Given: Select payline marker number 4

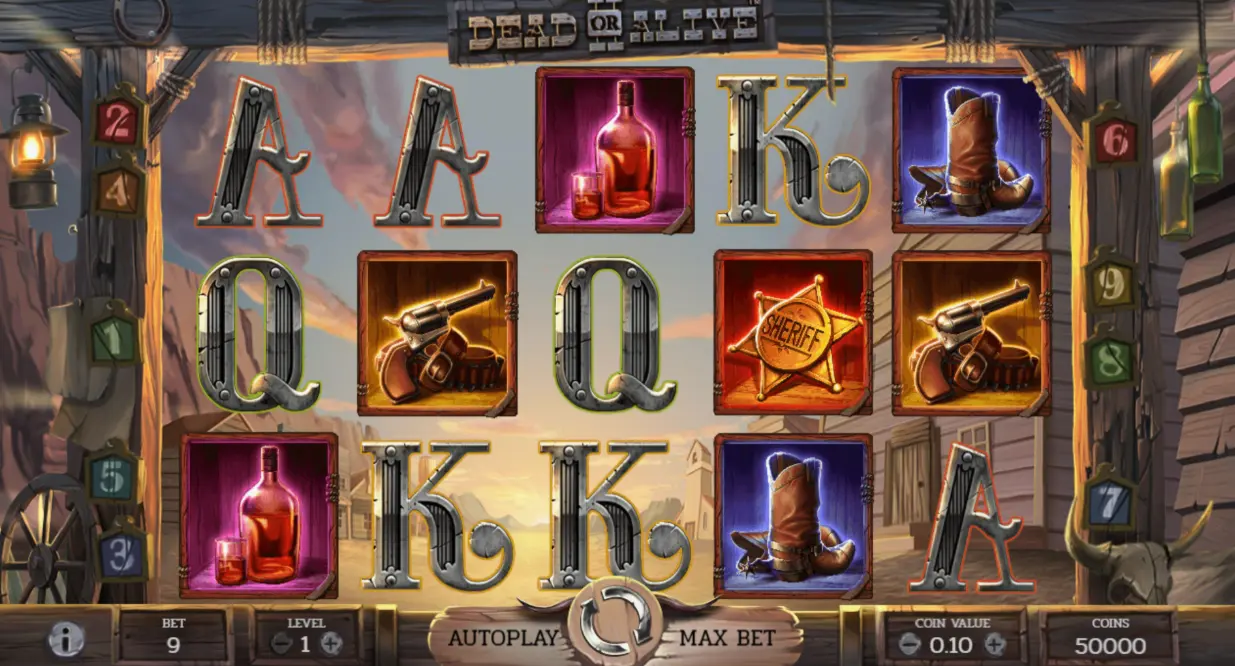Looking at the screenshot, I should click(120, 187).
